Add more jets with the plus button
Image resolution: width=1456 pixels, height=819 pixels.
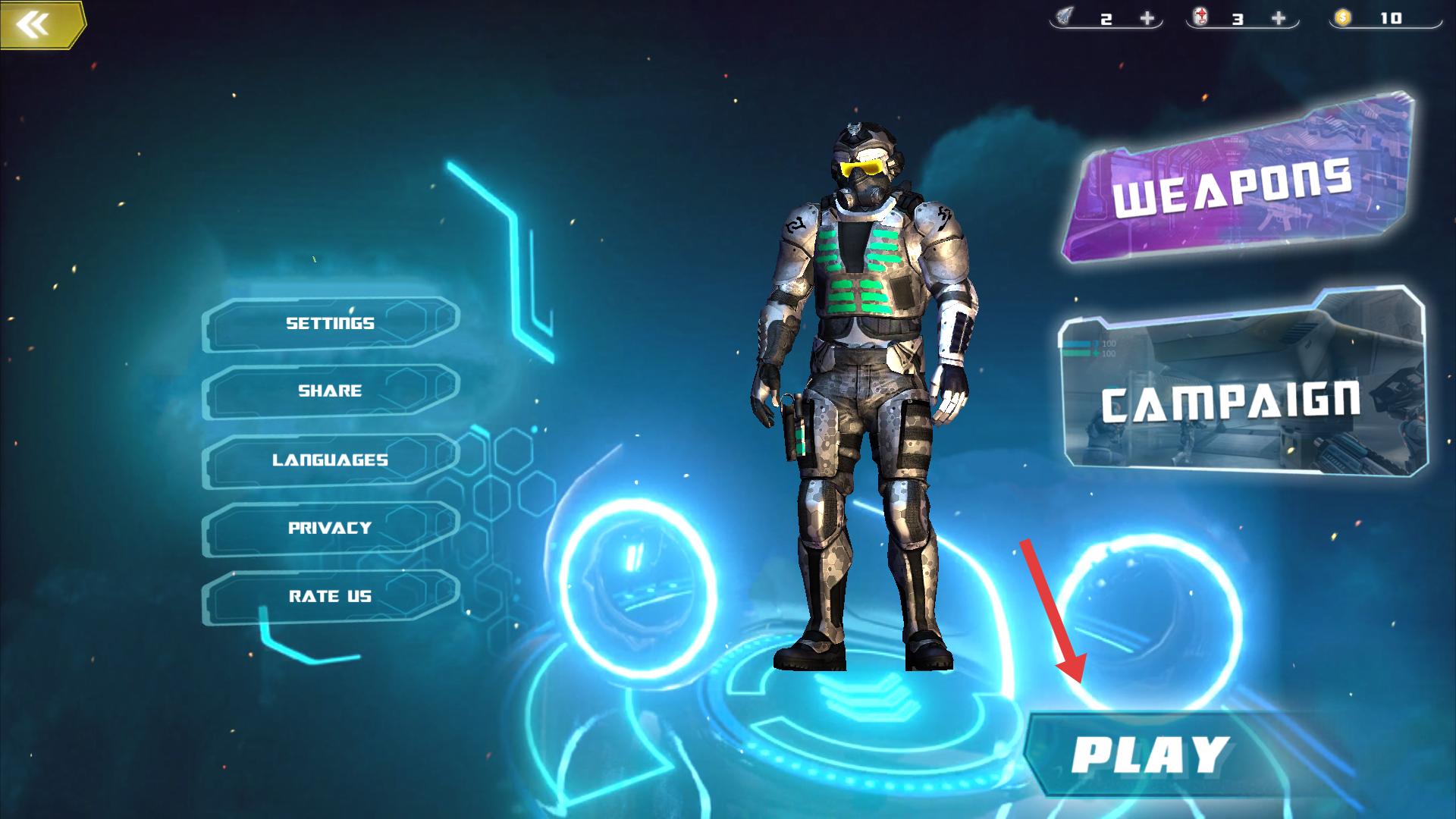tap(1147, 18)
